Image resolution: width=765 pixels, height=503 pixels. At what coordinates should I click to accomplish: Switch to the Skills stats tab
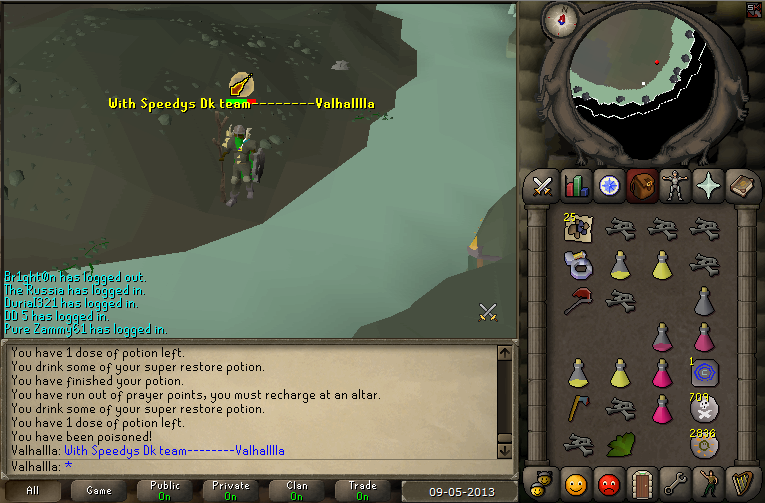coord(575,185)
